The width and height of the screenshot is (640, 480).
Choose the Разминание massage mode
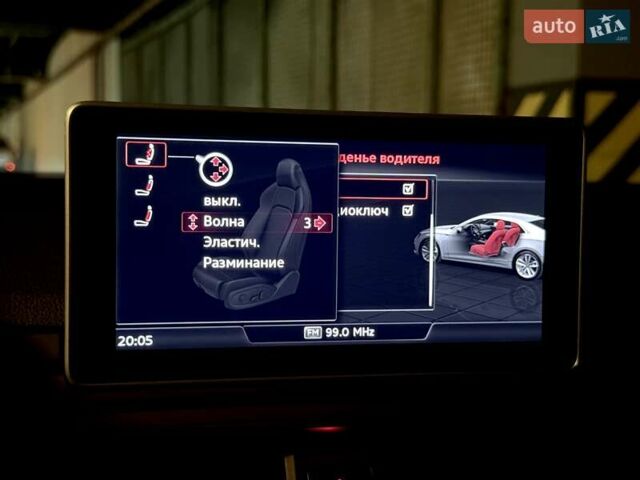pyautogui.click(x=243, y=263)
